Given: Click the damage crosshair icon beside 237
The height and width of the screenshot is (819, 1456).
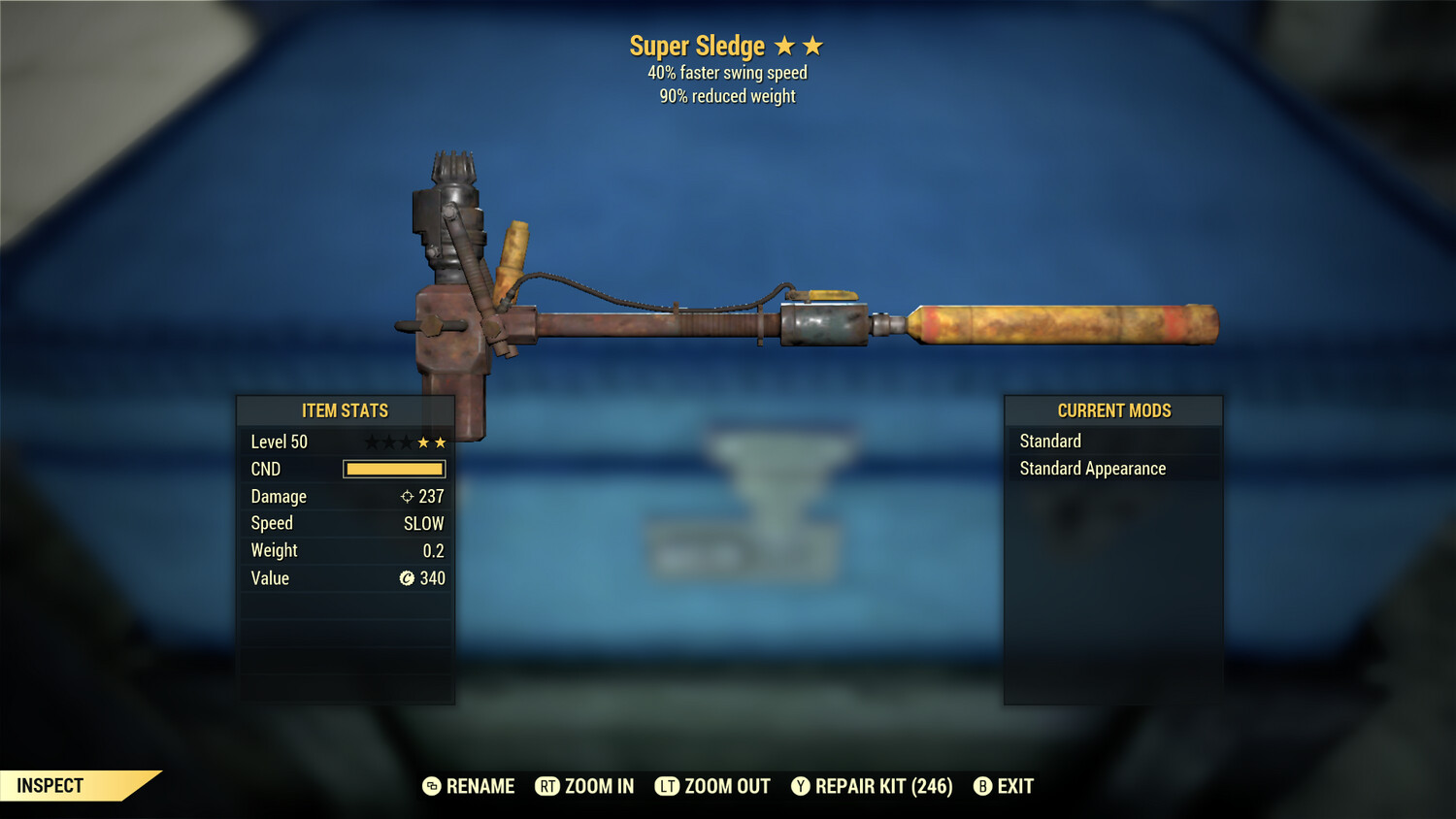Looking at the screenshot, I should (406, 496).
